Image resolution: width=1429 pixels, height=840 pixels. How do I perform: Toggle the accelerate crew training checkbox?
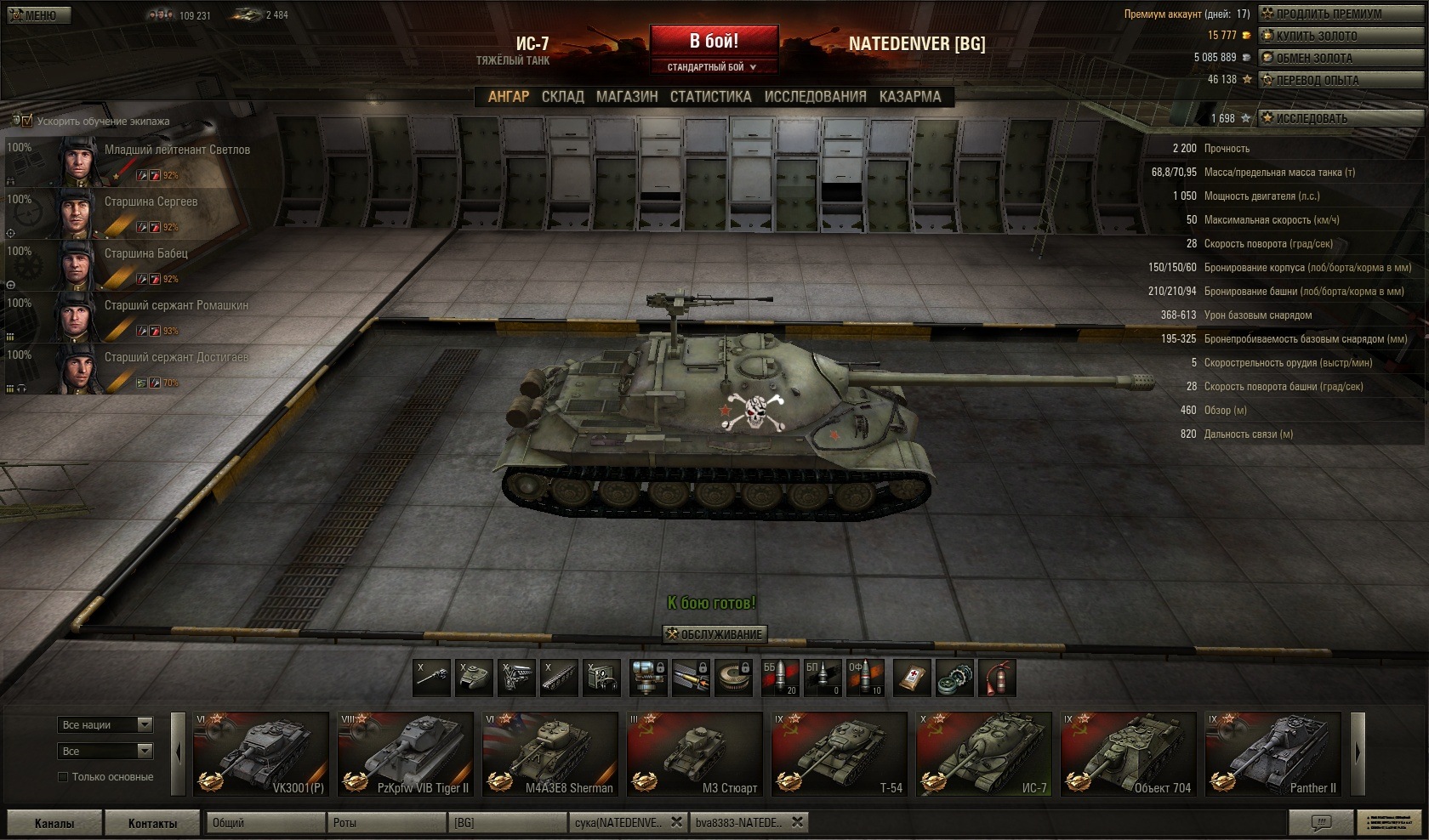tap(26, 121)
